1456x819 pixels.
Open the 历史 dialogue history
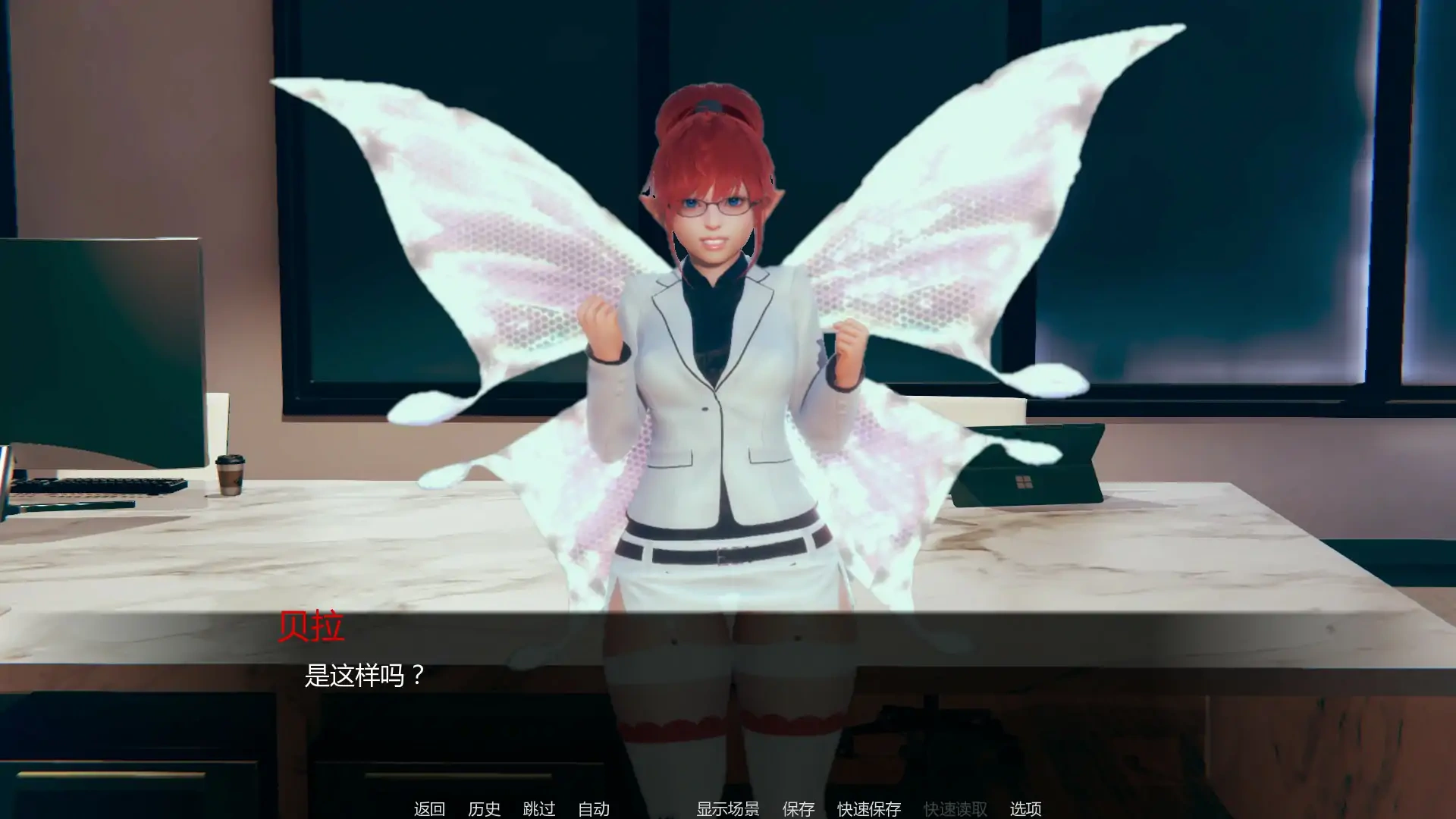pyautogui.click(x=486, y=809)
